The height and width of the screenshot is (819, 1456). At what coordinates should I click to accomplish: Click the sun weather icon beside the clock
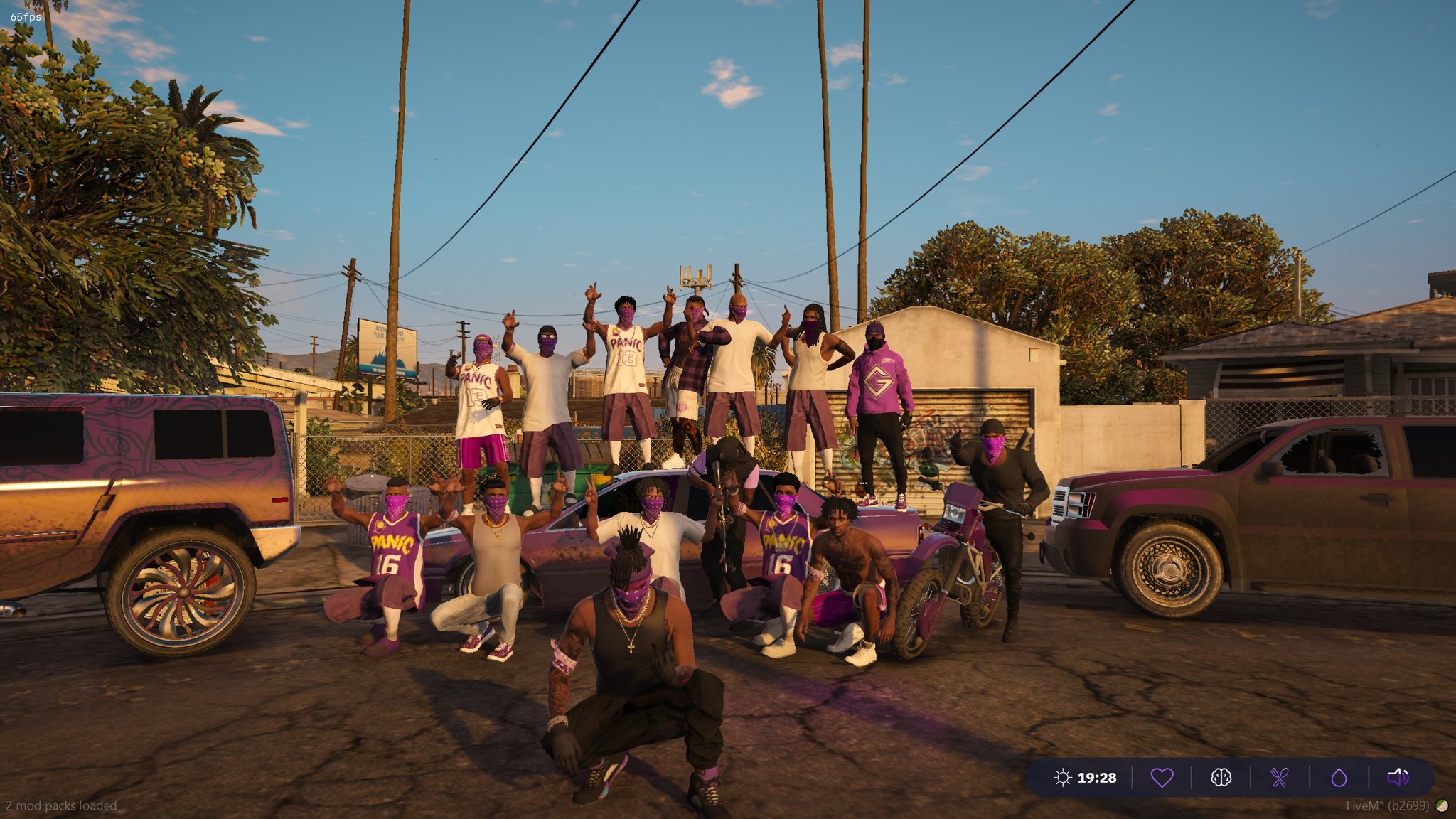[x=1063, y=778]
